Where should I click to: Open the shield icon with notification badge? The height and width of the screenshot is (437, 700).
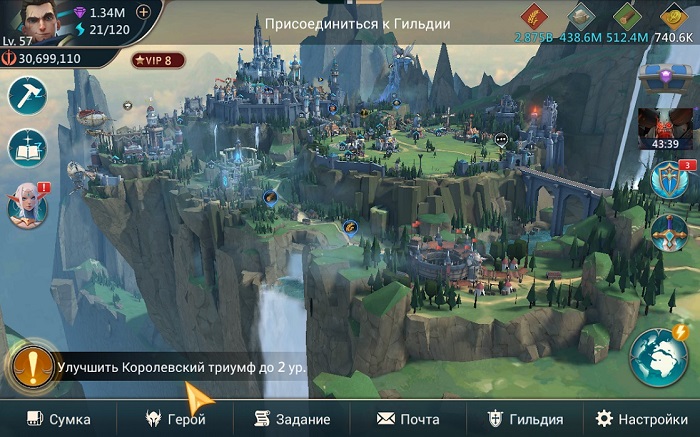click(x=668, y=181)
